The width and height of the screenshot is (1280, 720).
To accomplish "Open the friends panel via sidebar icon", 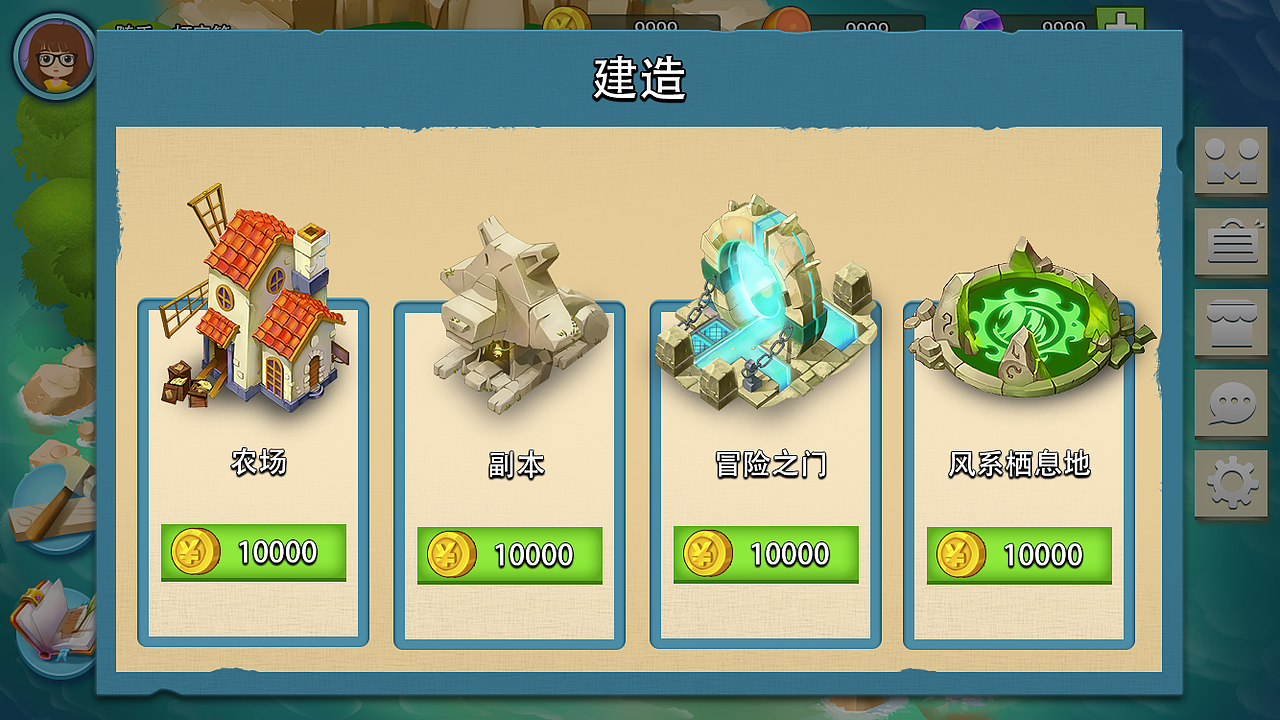I will pyautogui.click(x=1231, y=162).
